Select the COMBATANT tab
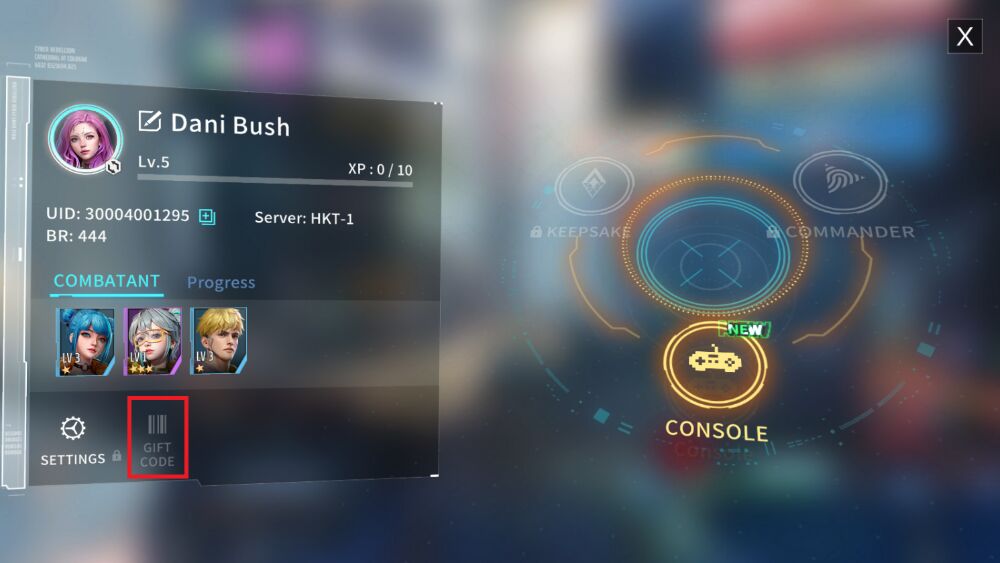This screenshot has height=563, width=1000. click(x=107, y=281)
